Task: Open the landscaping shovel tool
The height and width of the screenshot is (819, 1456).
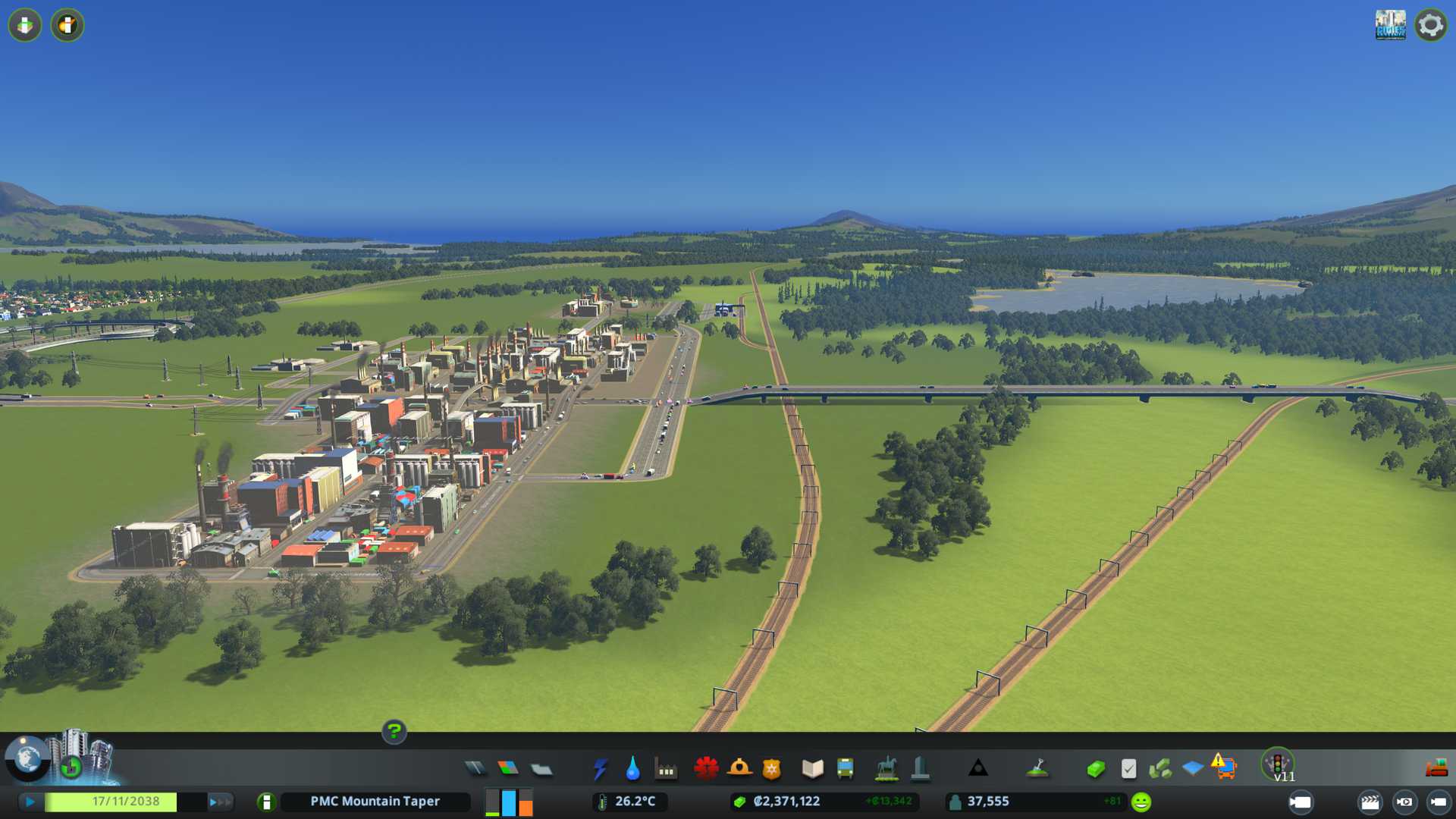Action: pyautogui.click(x=1037, y=769)
